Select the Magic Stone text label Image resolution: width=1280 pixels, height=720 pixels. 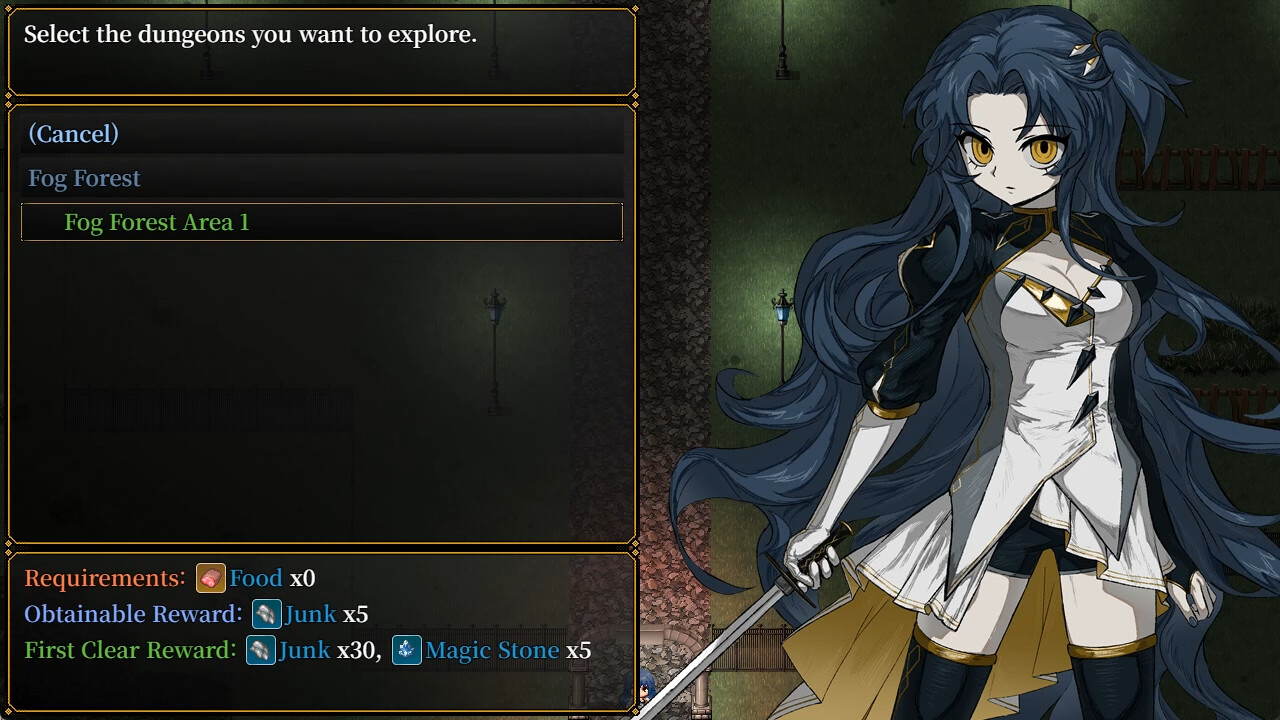coord(491,650)
